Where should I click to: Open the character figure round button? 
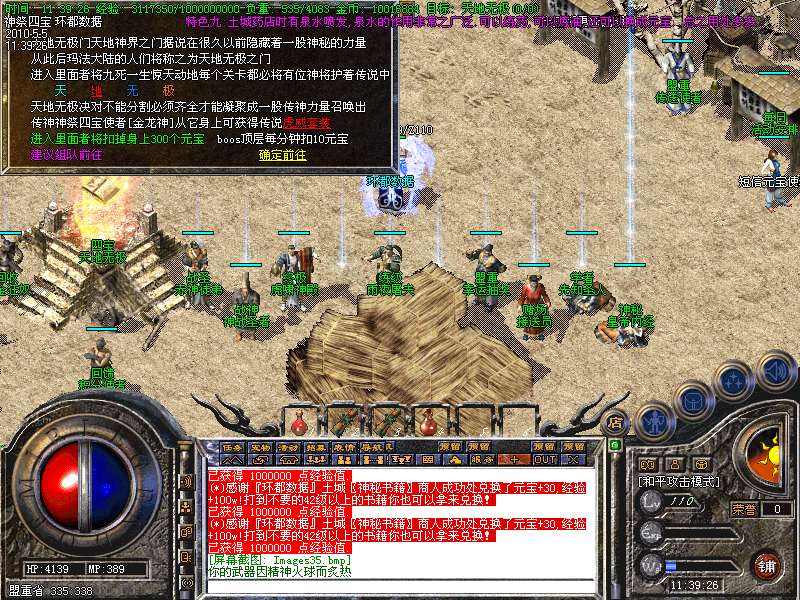pyautogui.click(x=653, y=421)
